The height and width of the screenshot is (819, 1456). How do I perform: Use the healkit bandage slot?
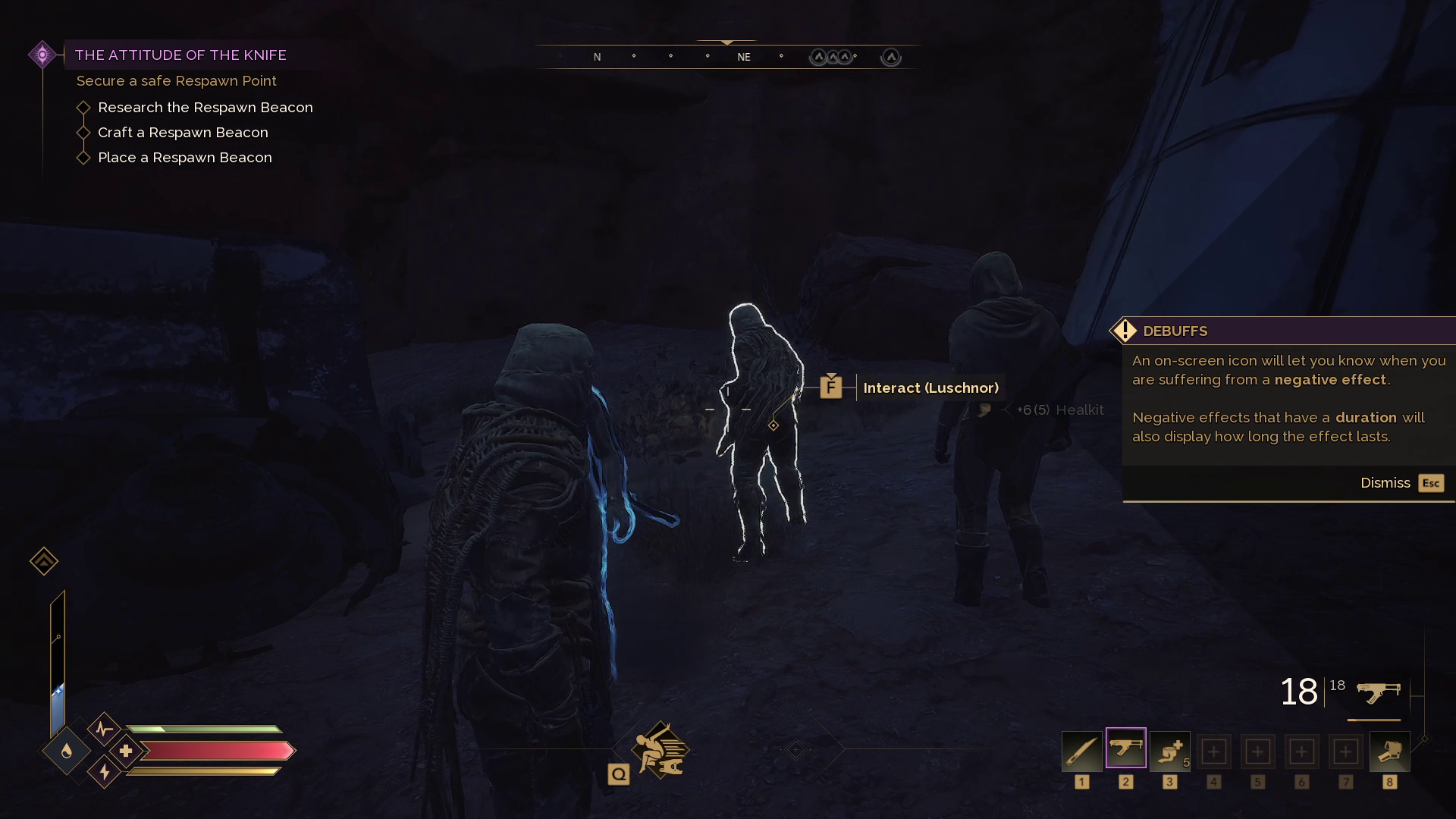(x=1169, y=751)
